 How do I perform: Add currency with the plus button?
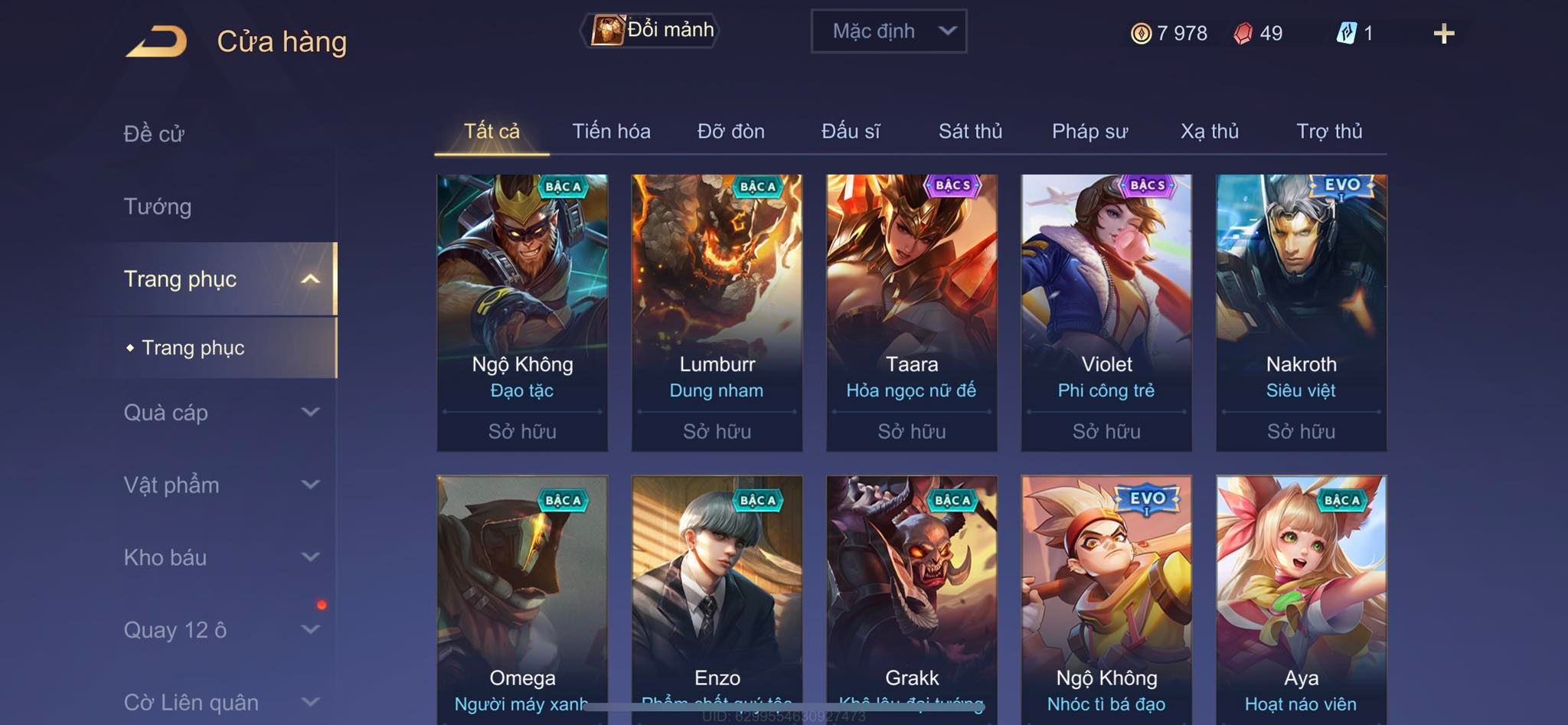click(1443, 34)
